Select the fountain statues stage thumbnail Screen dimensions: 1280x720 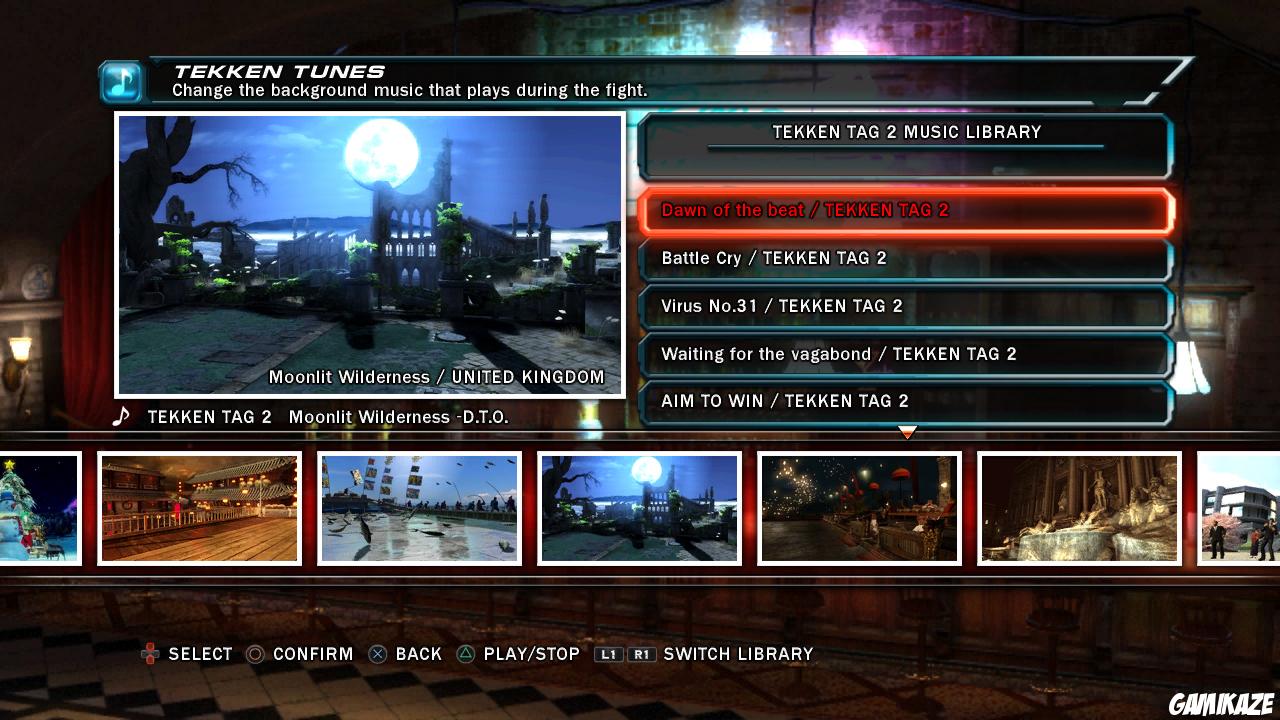pyautogui.click(x=1078, y=508)
